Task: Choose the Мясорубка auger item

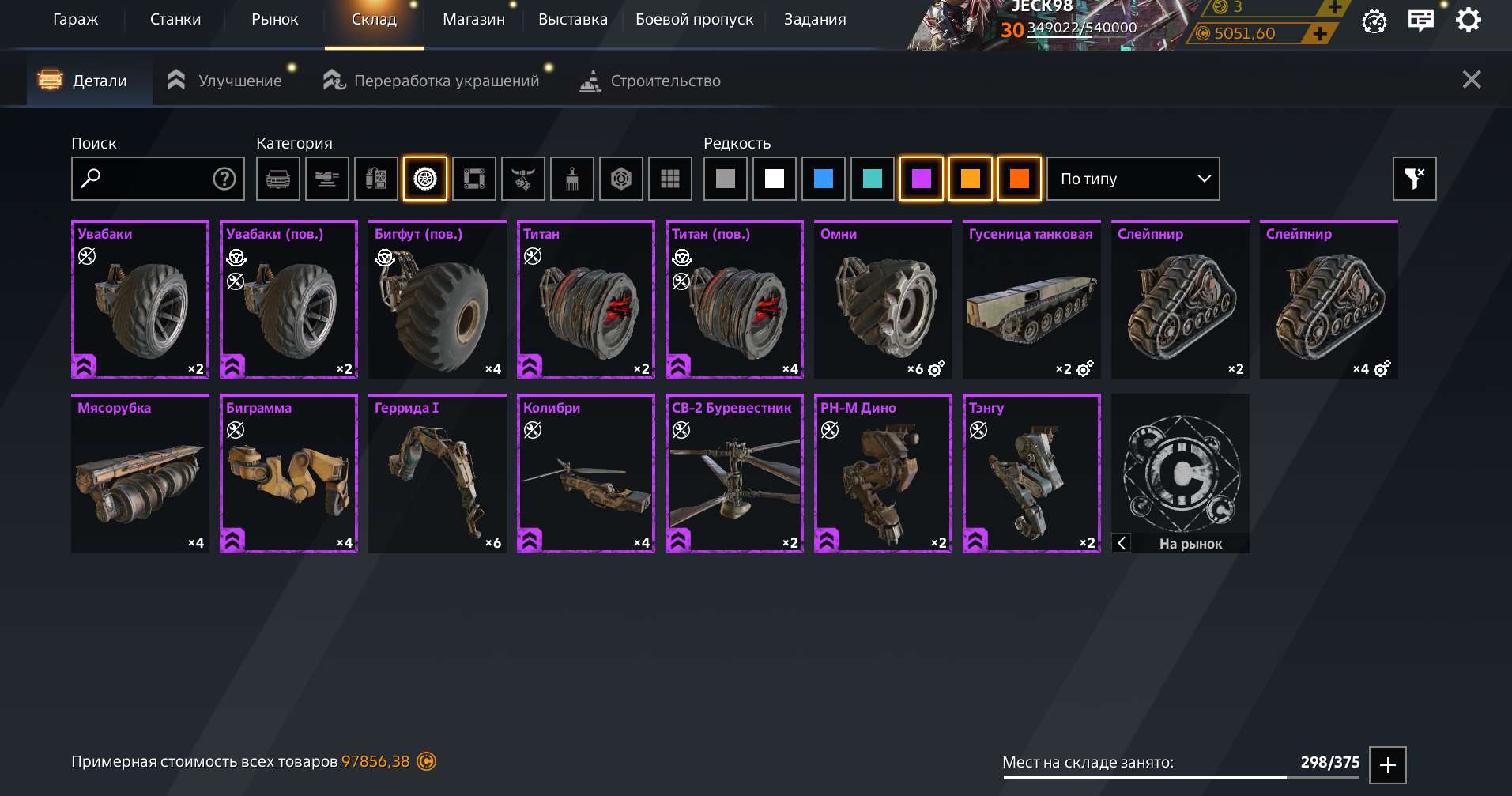Action: pyautogui.click(x=140, y=474)
